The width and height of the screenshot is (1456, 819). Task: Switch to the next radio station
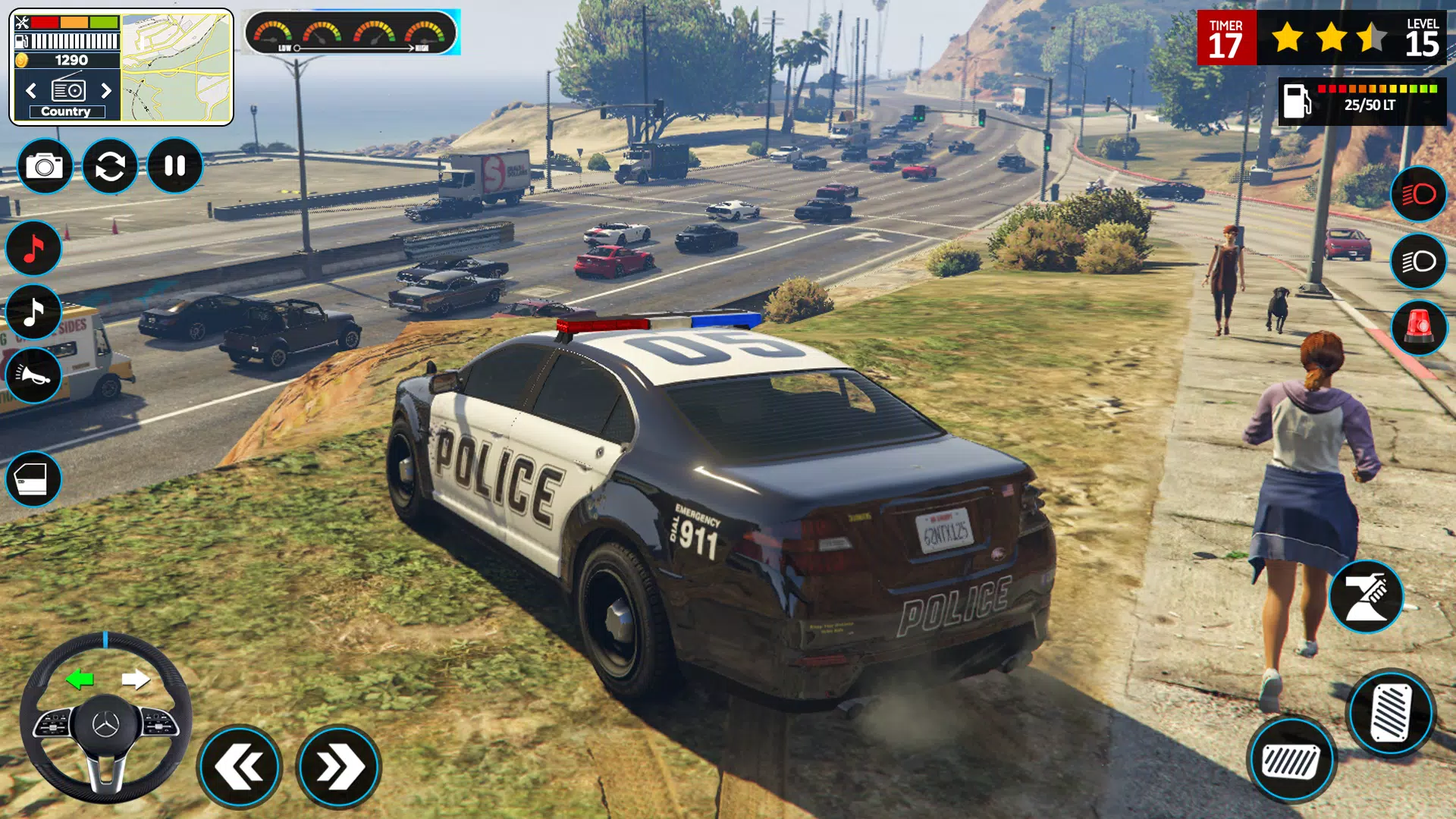[106, 90]
